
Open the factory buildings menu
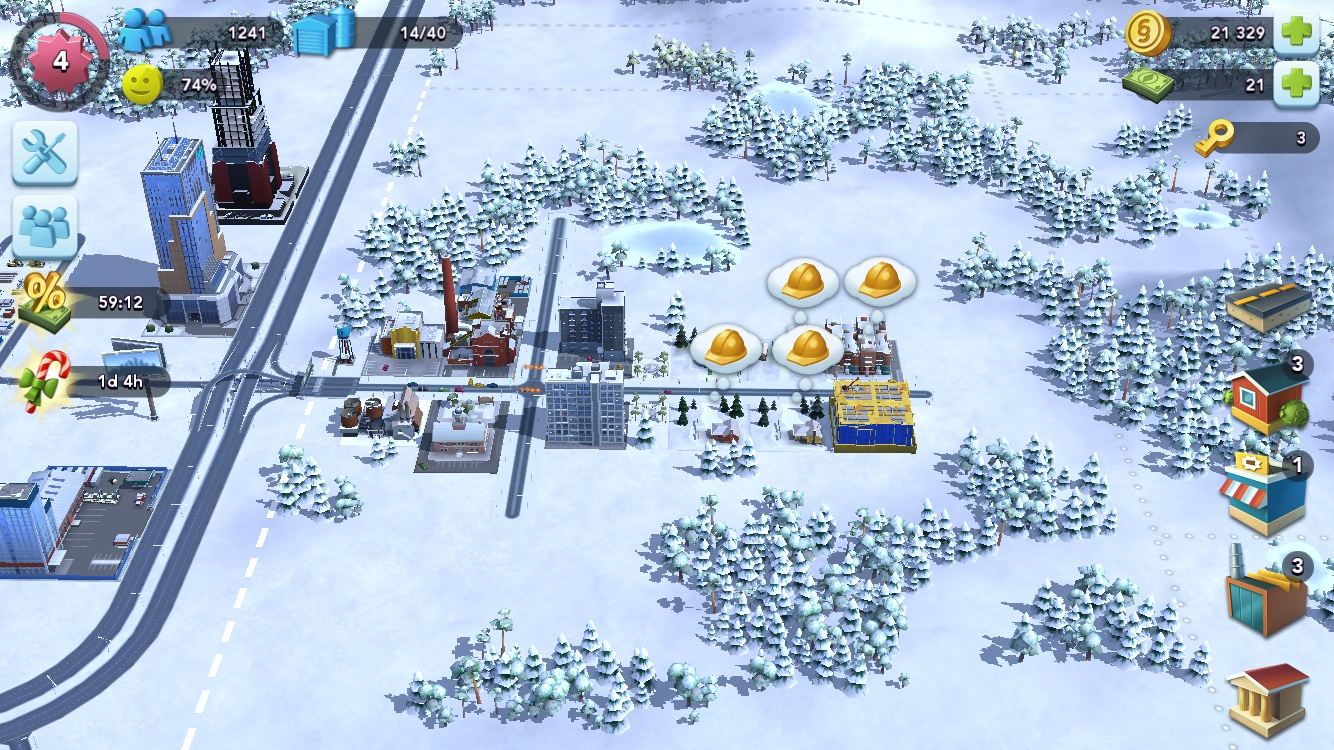1265,596
